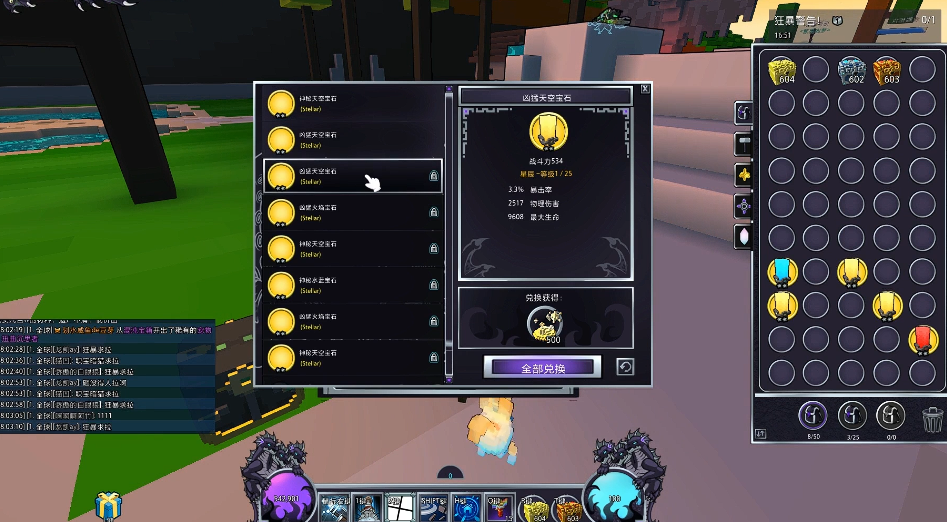947x522 pixels.
Task: Click the inventory page button labeled 8/50
Action: click(x=813, y=415)
